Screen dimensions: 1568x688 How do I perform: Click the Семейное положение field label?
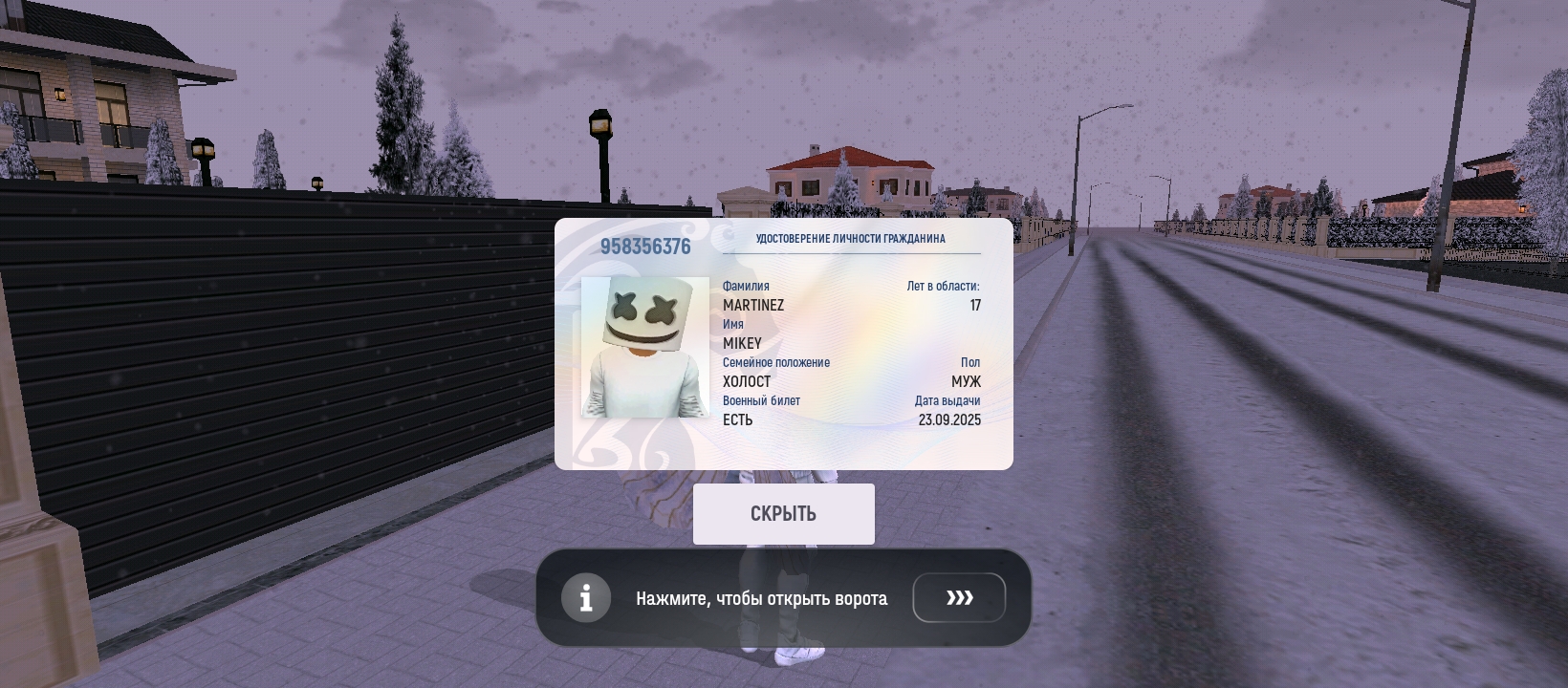coord(777,362)
